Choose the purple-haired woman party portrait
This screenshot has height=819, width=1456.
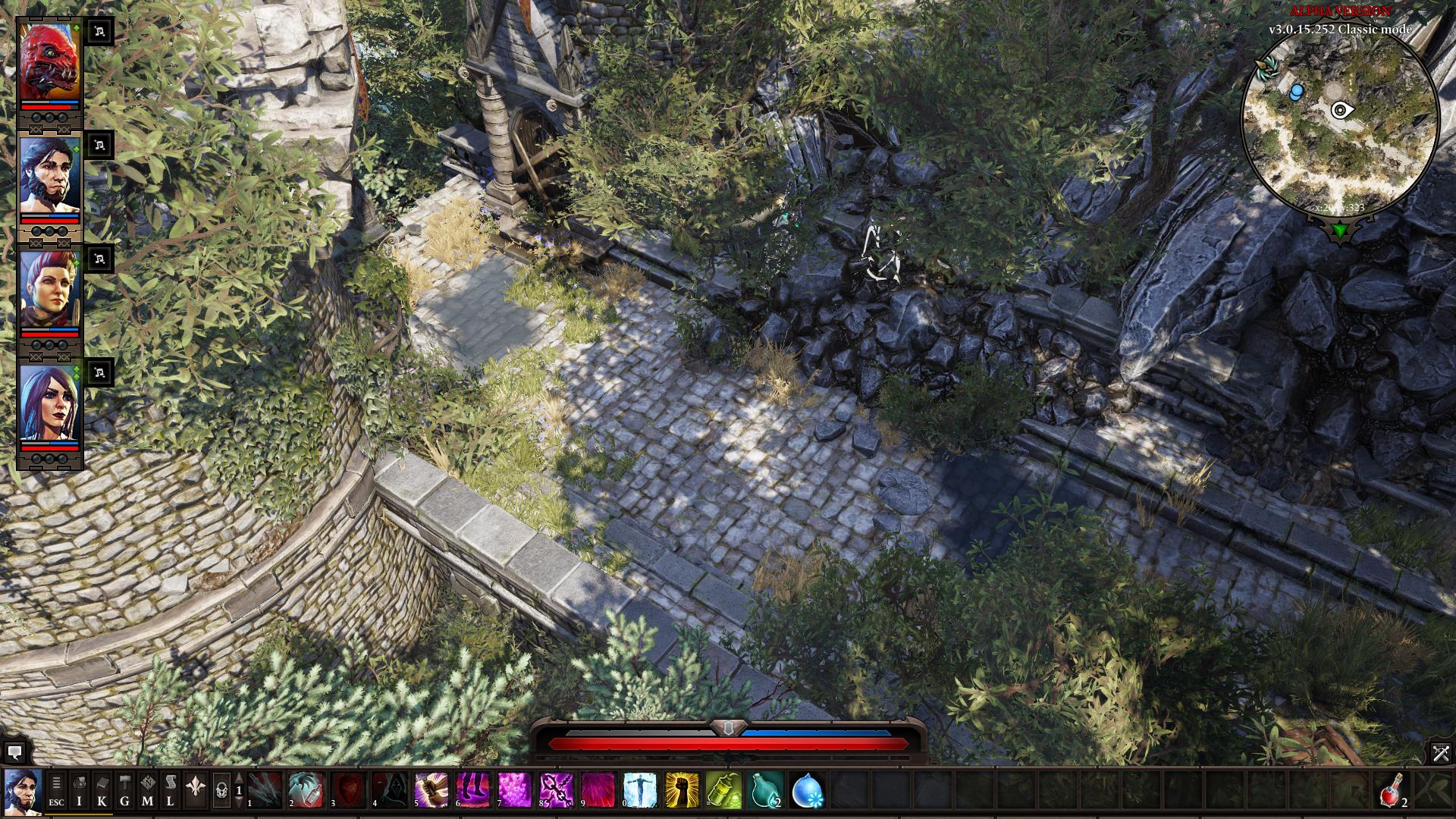49,403
